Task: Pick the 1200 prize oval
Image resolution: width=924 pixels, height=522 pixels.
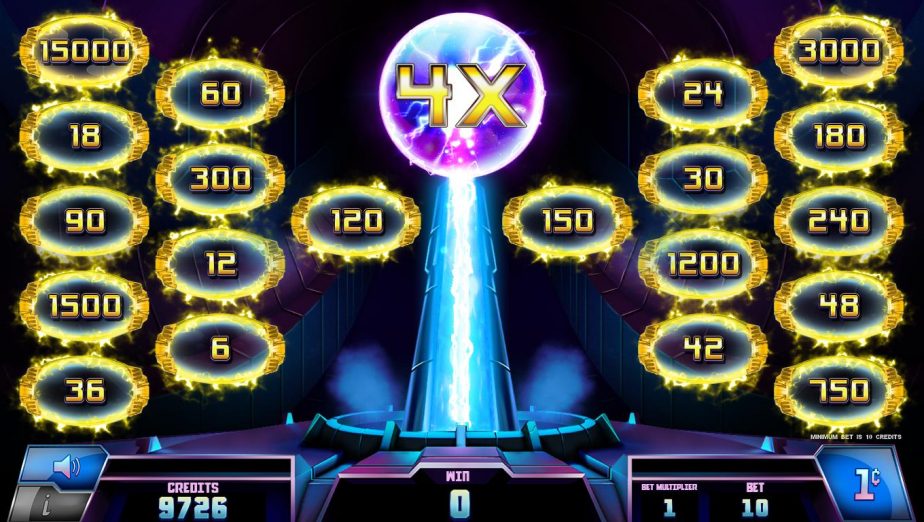Action: pos(703,264)
